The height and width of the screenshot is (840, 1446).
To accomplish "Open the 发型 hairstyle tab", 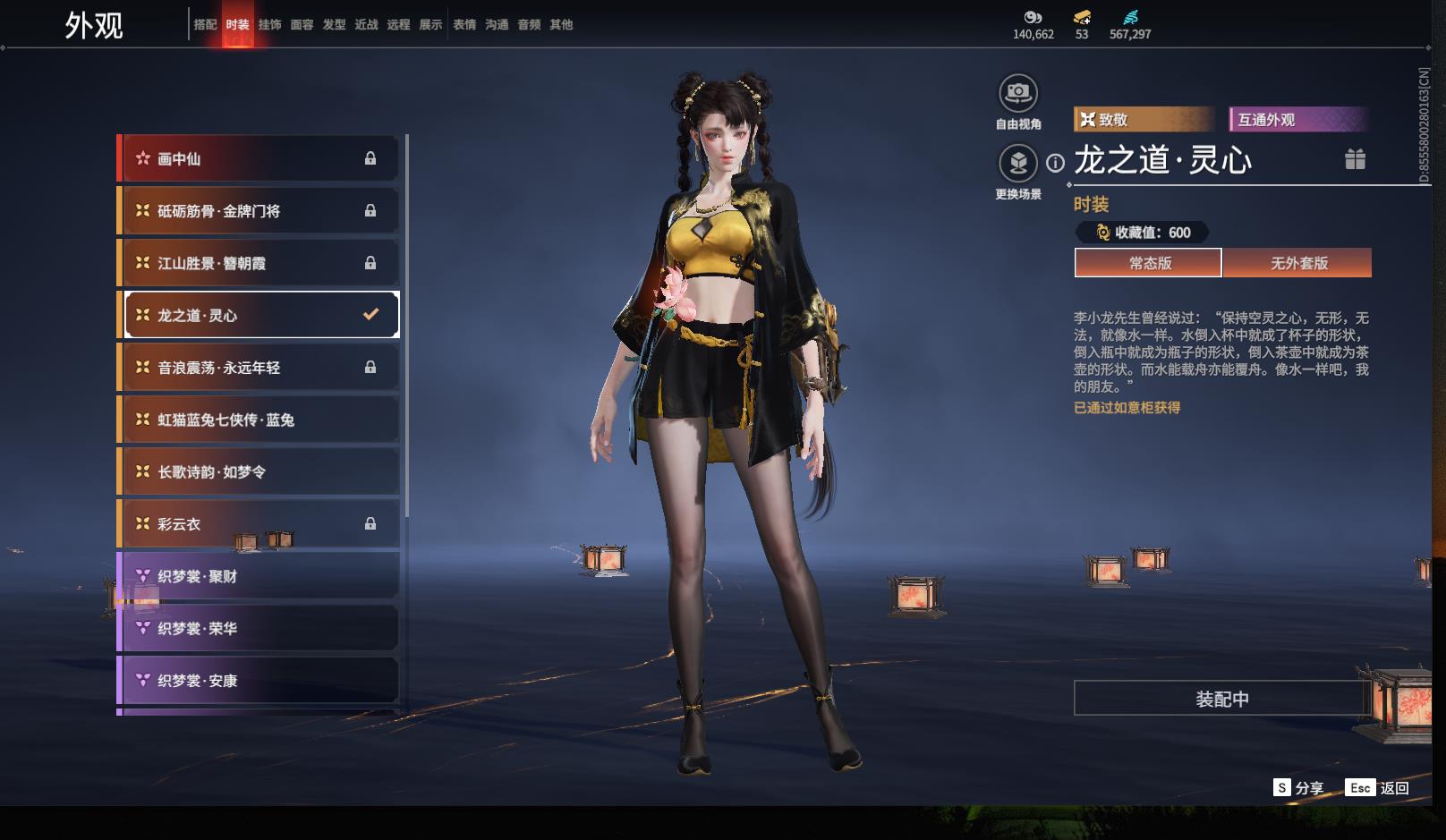I will [334, 25].
